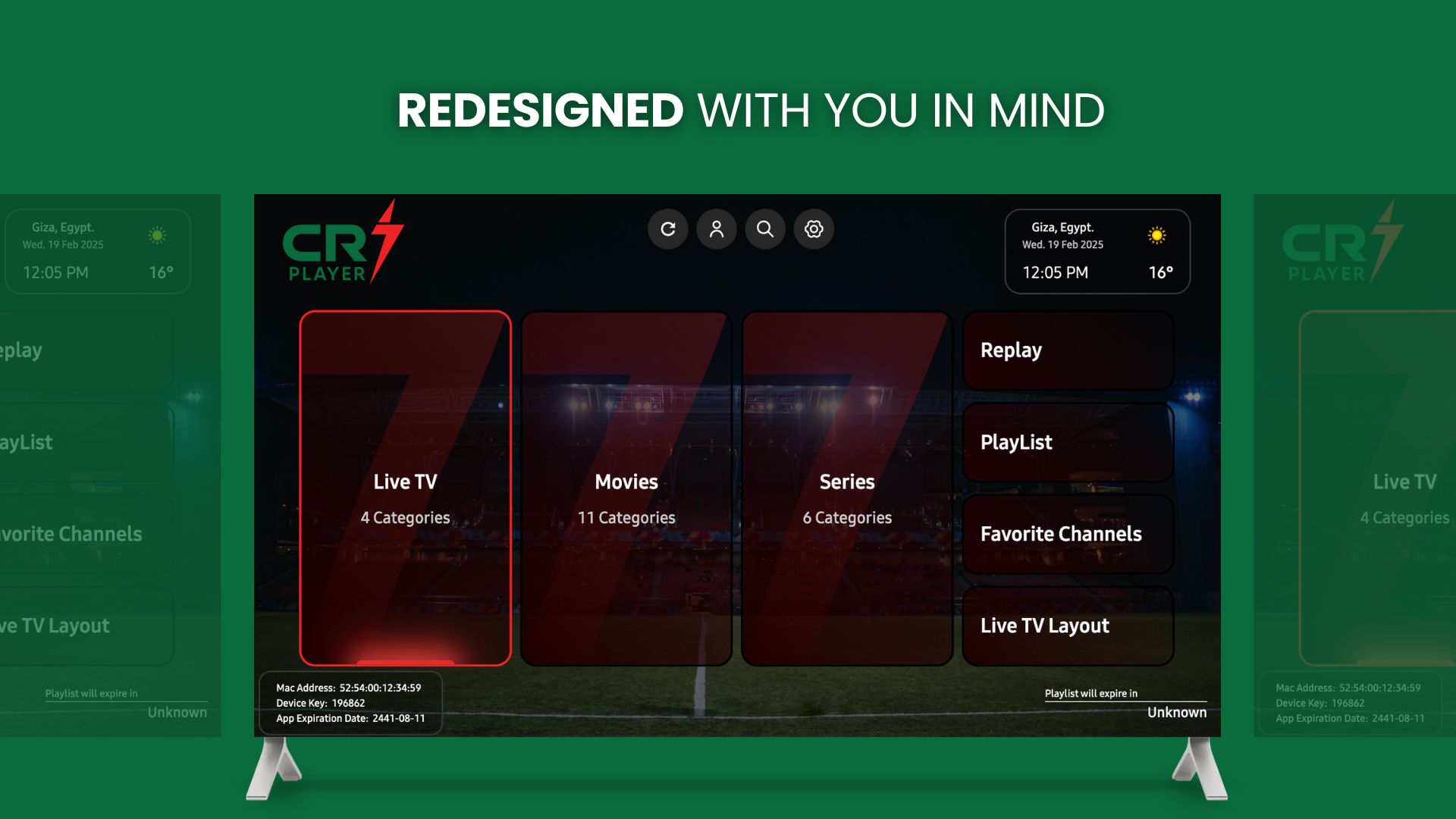Click the App Expiration Date 2441-08-11 entry

352,718
